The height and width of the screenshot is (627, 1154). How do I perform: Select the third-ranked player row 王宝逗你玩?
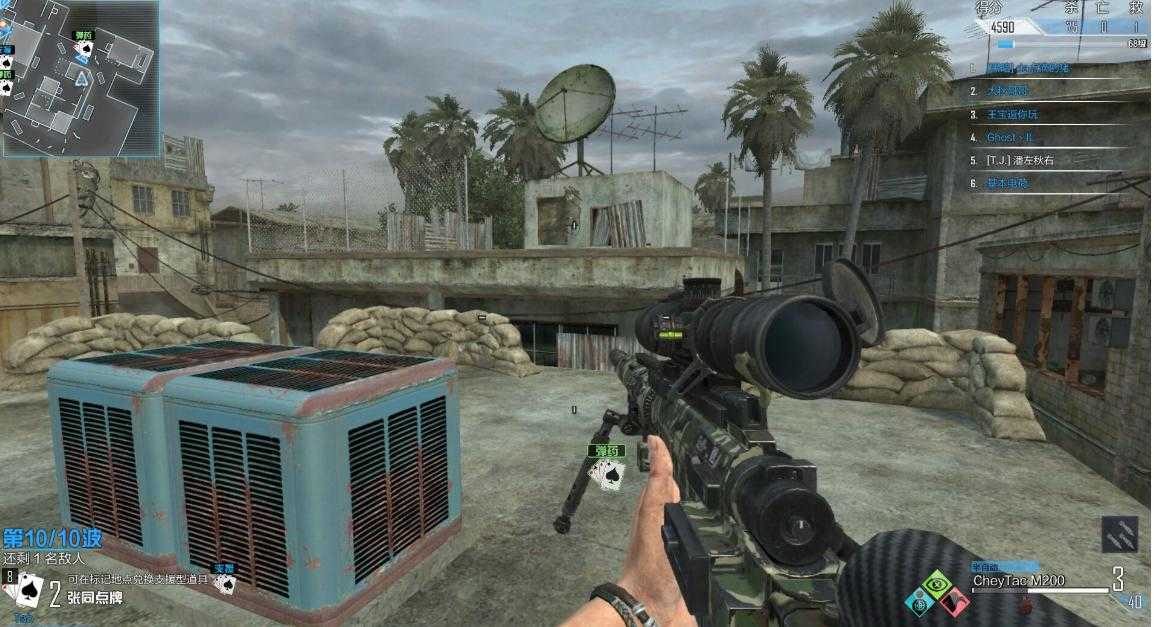(1015, 114)
